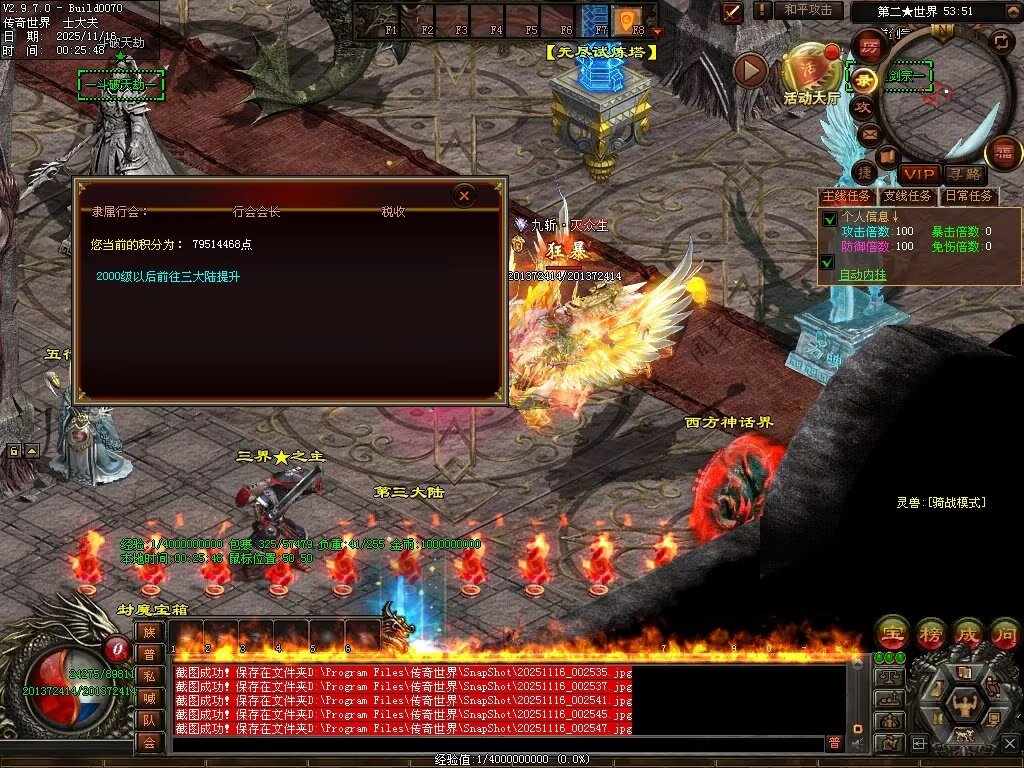Switch to the 主线任务 tab

click(x=846, y=197)
